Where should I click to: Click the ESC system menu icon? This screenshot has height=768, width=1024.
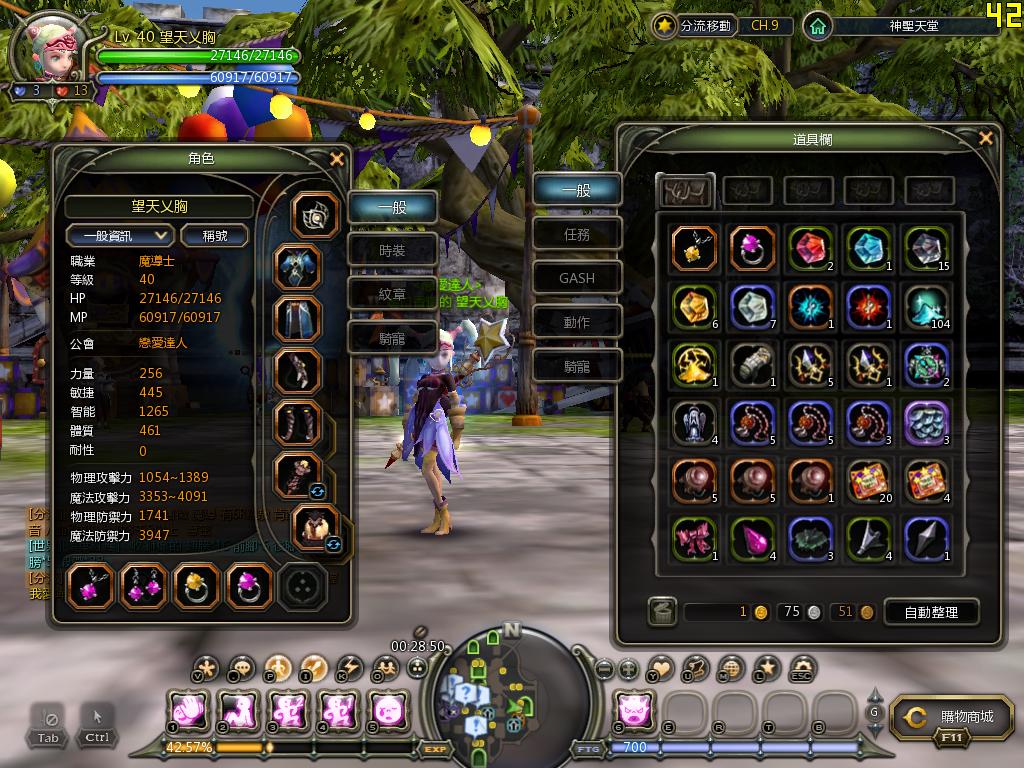[x=801, y=669]
